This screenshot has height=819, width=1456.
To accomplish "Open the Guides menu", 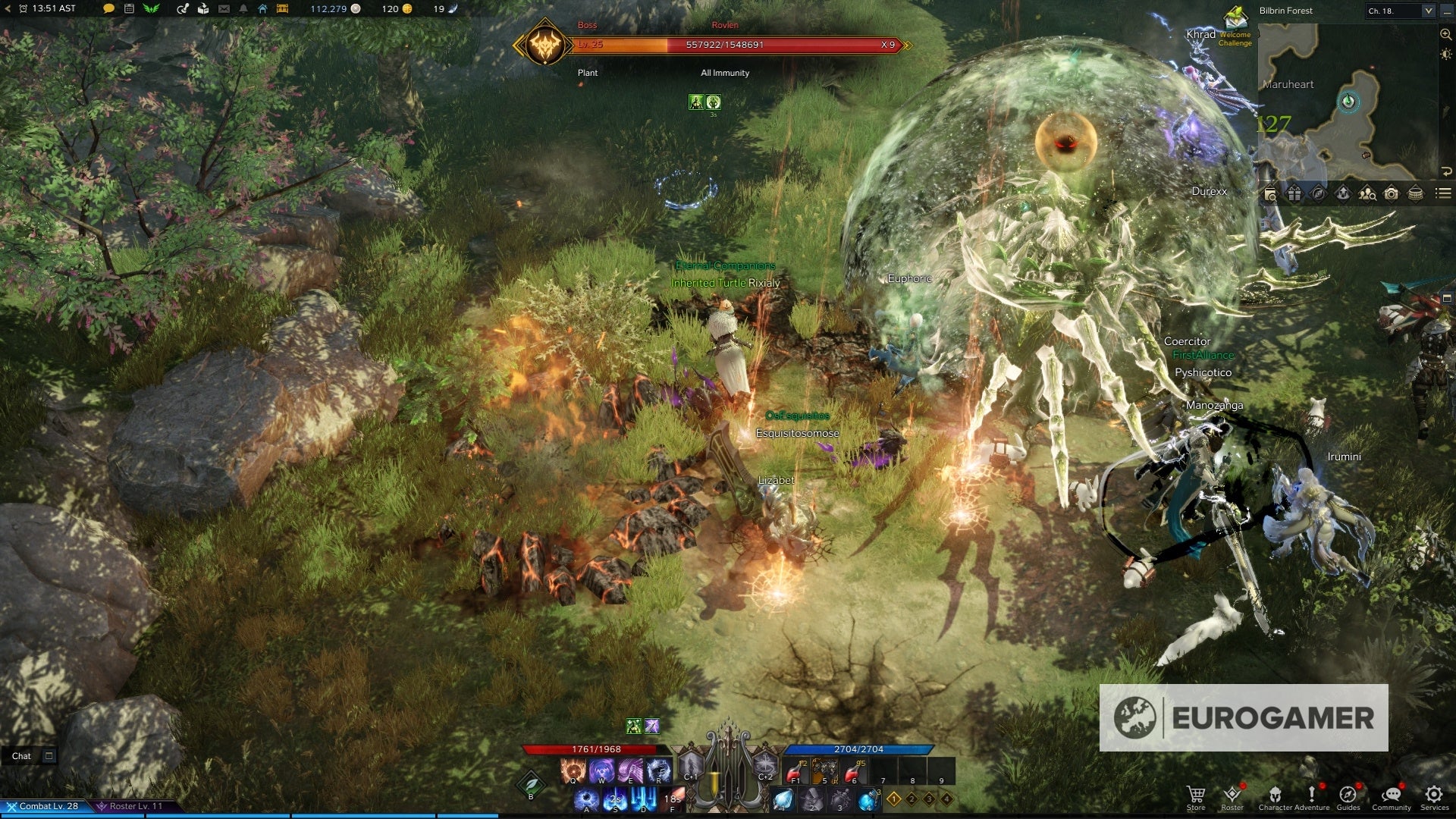I will [1348, 795].
